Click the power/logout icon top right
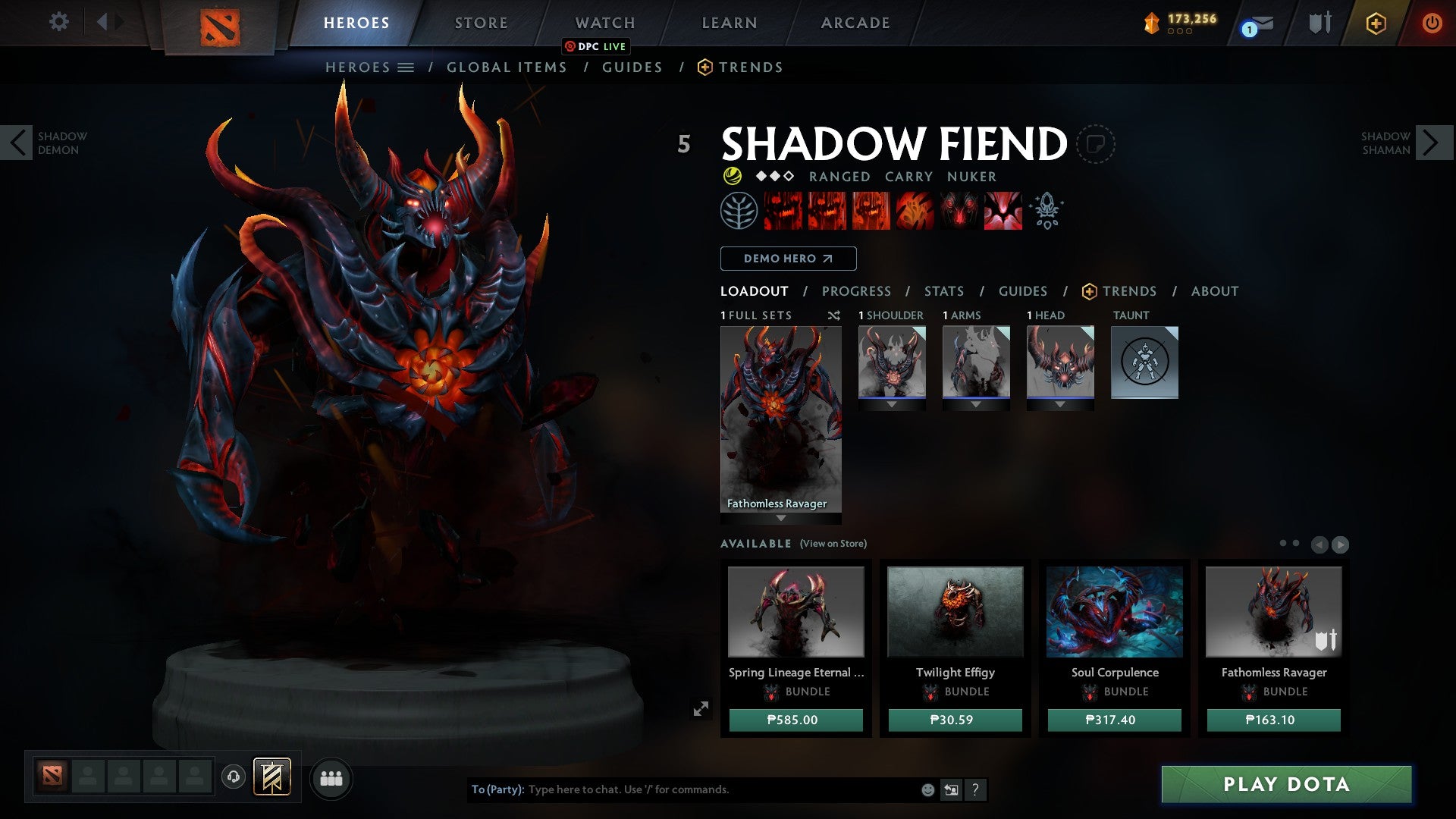Viewport: 1456px width, 819px height. pos(1432,23)
